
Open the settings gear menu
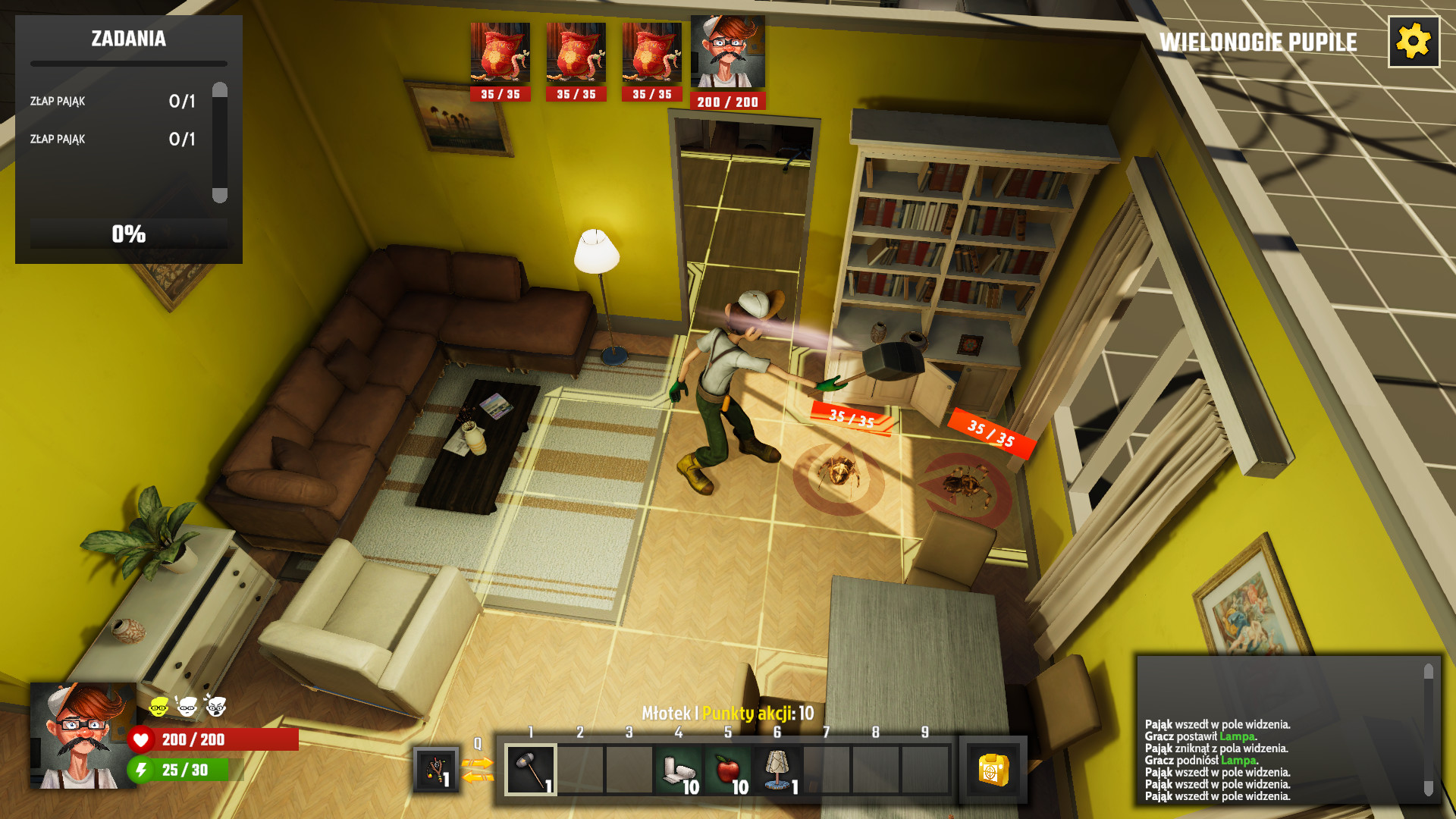[1414, 42]
